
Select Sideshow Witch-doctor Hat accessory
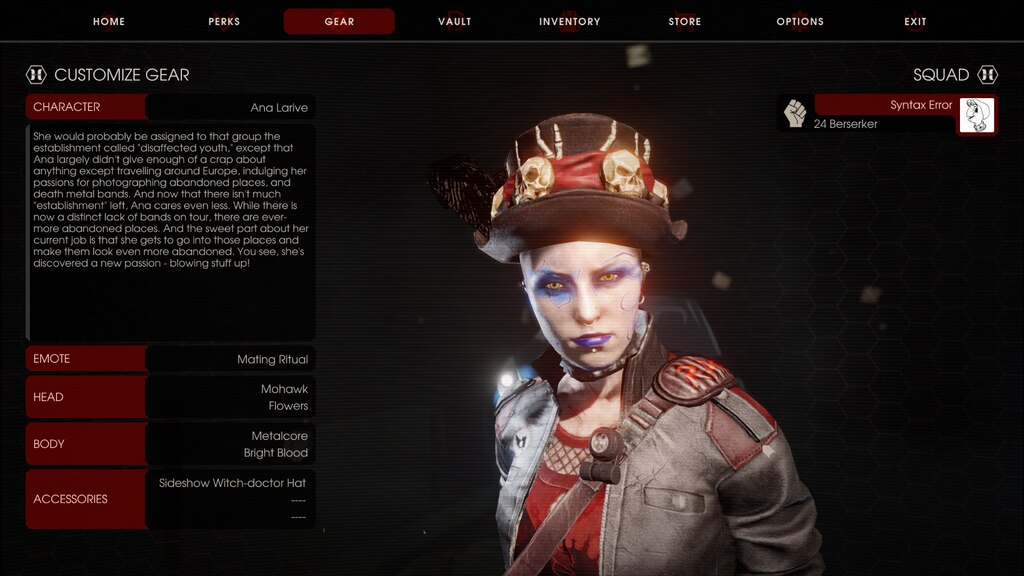click(232, 483)
